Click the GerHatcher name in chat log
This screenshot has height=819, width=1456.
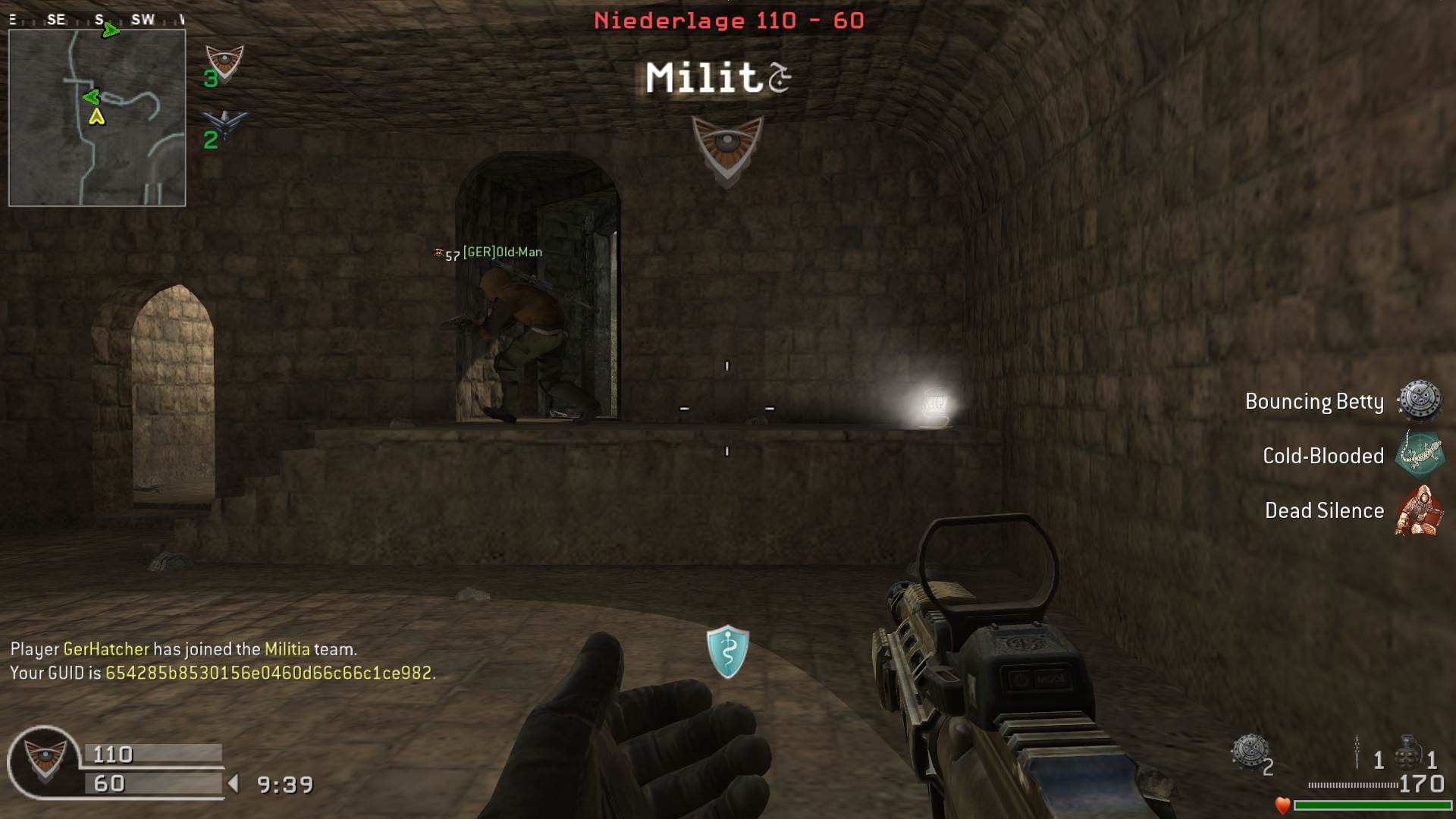tap(106, 649)
